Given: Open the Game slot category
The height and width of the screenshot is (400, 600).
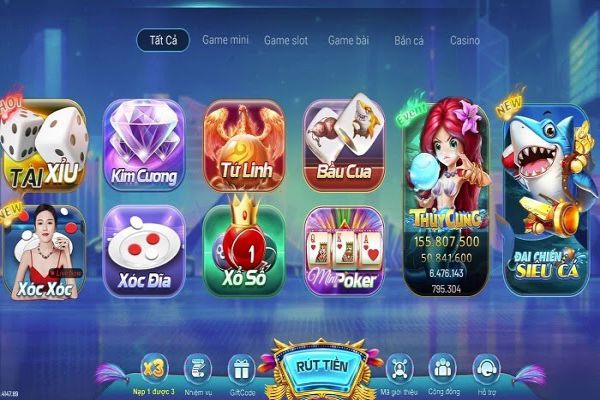Looking at the screenshot, I should click(286, 41).
